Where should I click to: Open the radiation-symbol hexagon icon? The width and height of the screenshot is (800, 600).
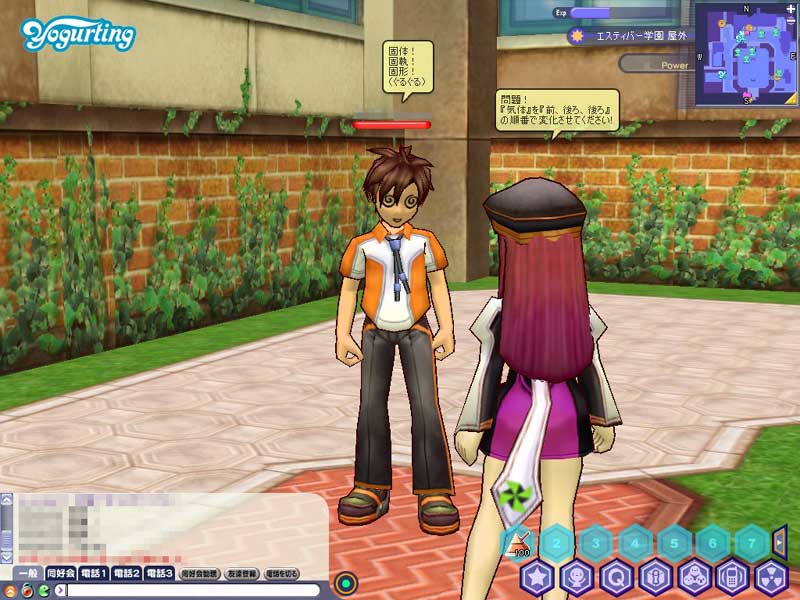tap(771, 577)
